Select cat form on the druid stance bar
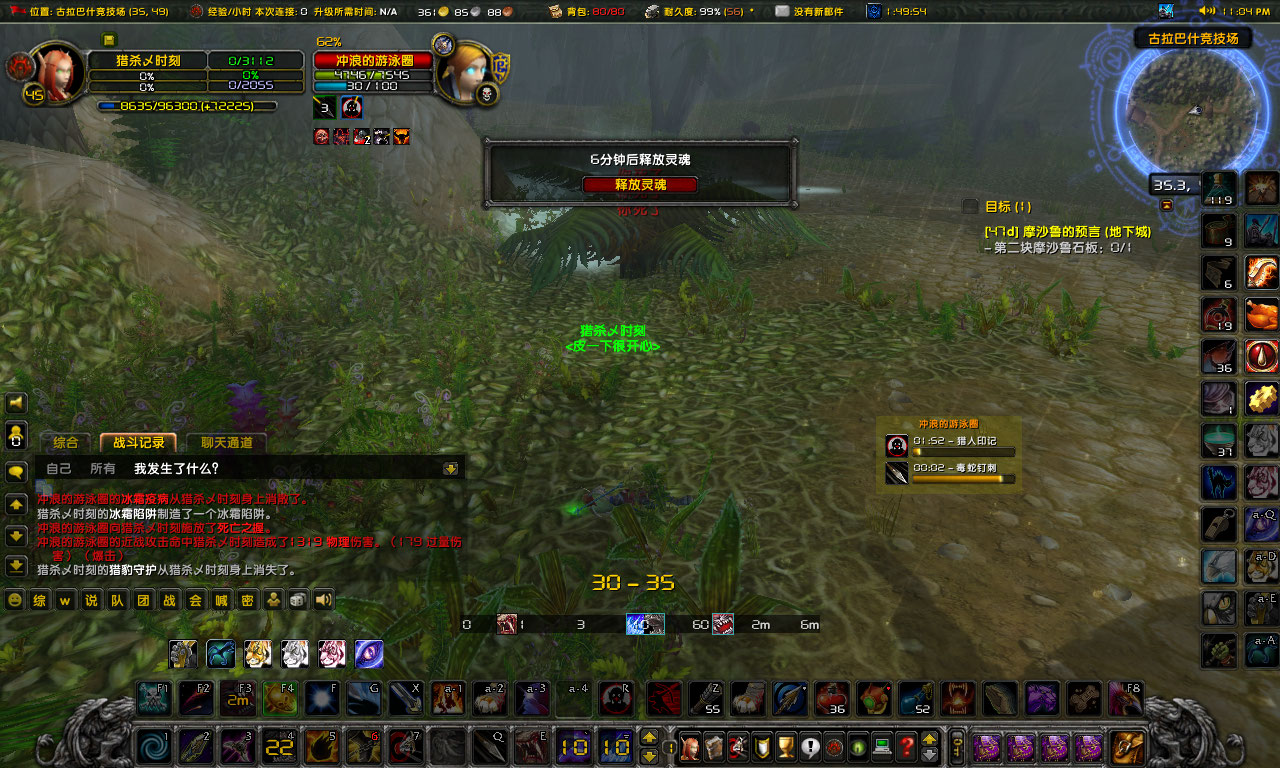The image size is (1280, 768). coord(258,654)
